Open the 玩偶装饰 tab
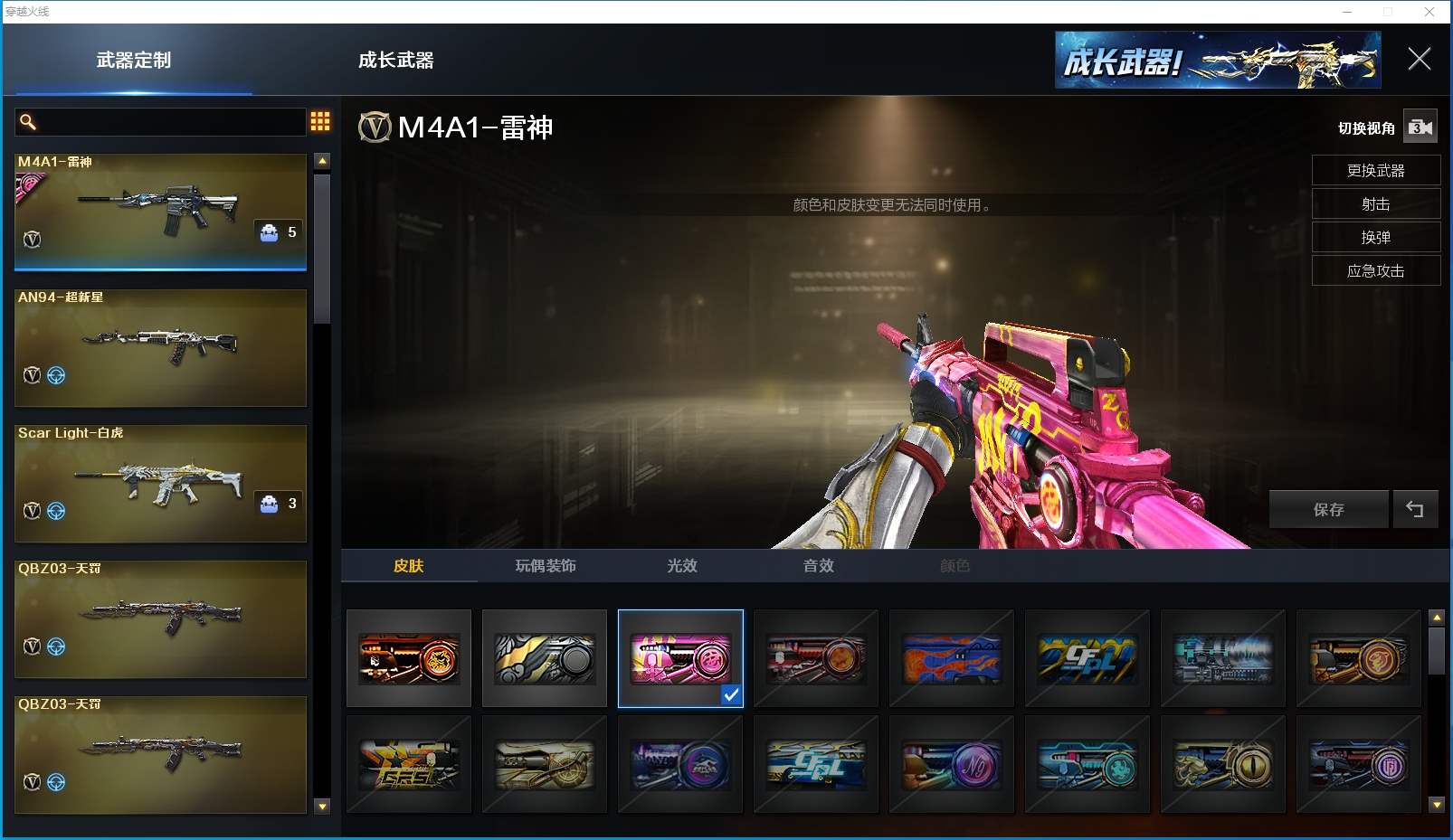Image resolution: width=1453 pixels, height=840 pixels. 546,566
